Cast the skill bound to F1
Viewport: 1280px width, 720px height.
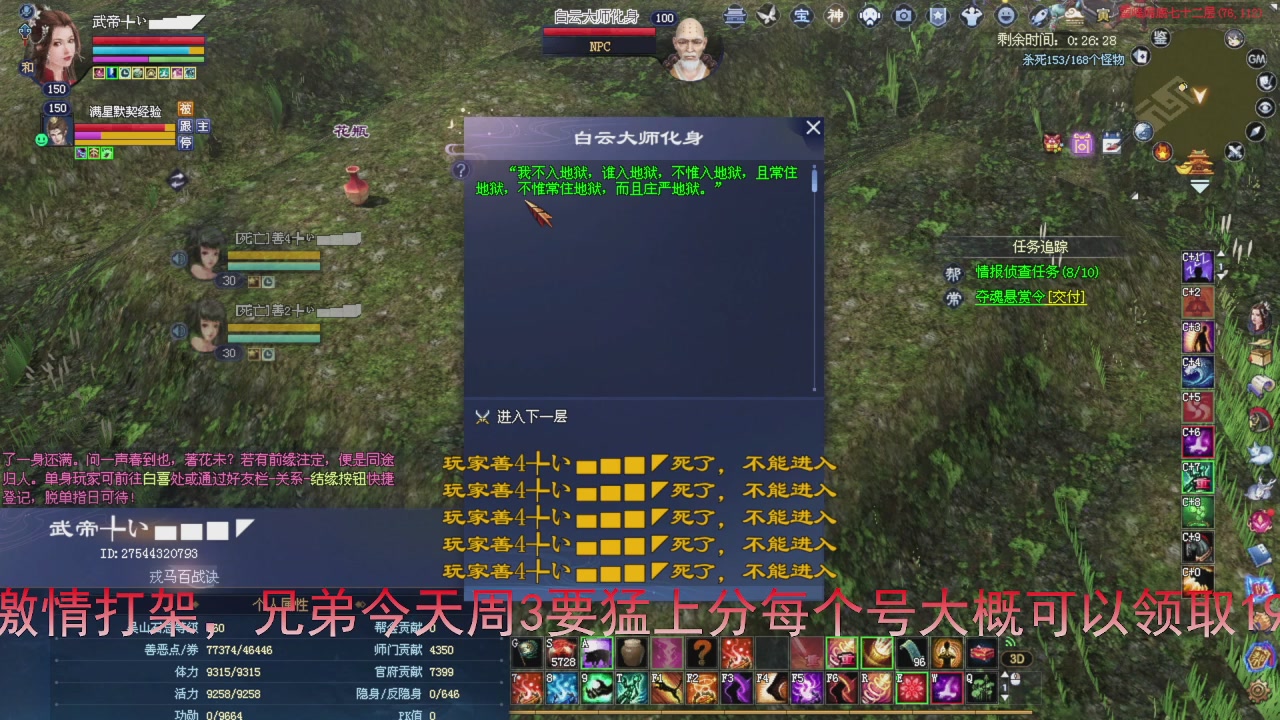tap(666, 687)
